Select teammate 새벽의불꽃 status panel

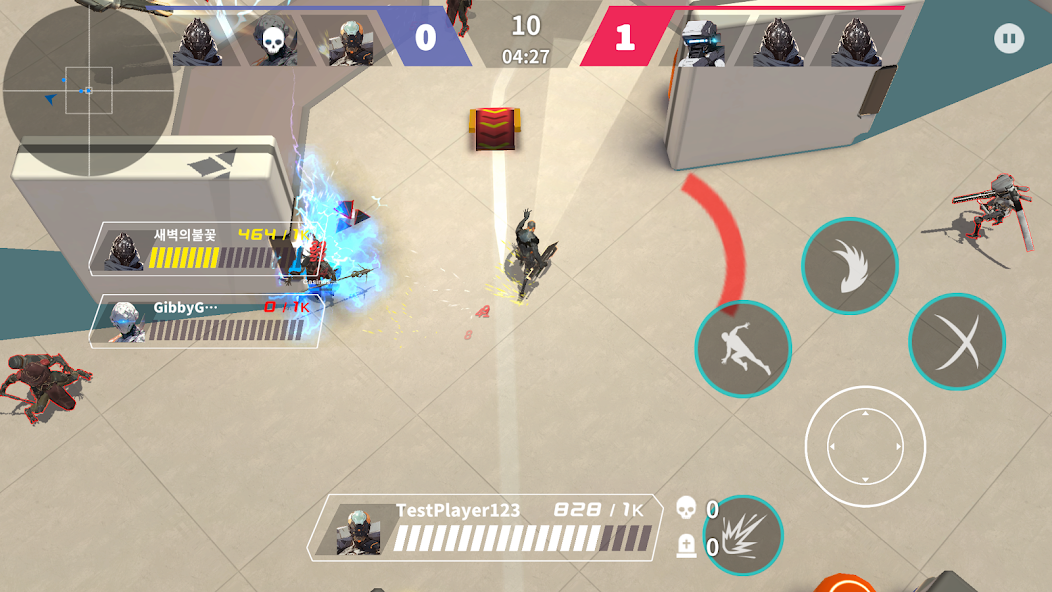[206, 249]
